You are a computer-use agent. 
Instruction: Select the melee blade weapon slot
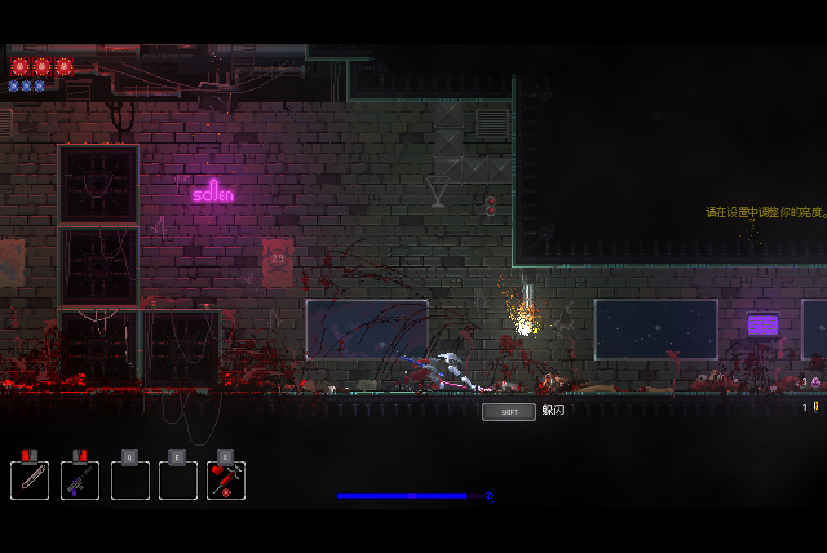(30, 480)
